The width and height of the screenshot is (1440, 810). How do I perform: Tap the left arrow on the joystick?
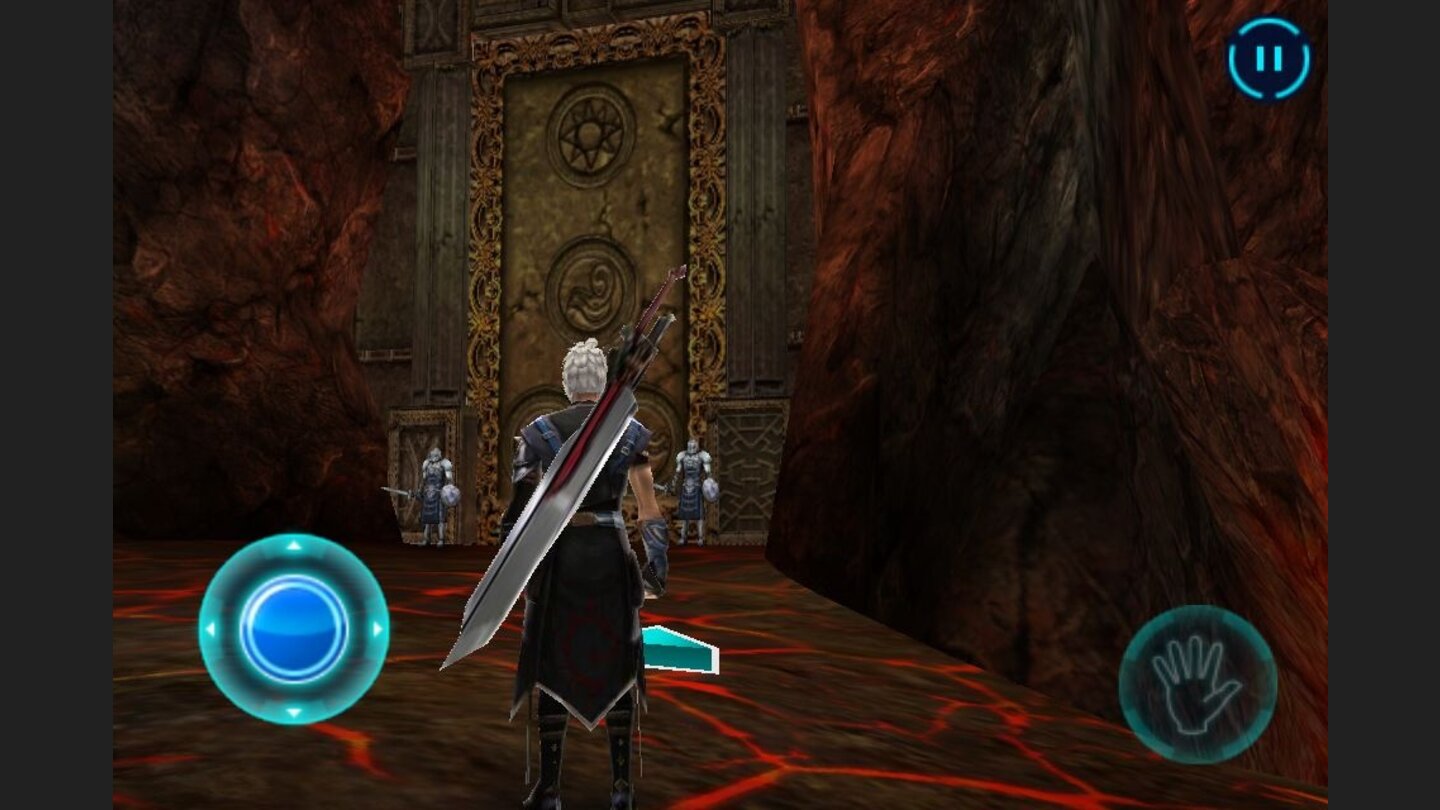[x=211, y=630]
